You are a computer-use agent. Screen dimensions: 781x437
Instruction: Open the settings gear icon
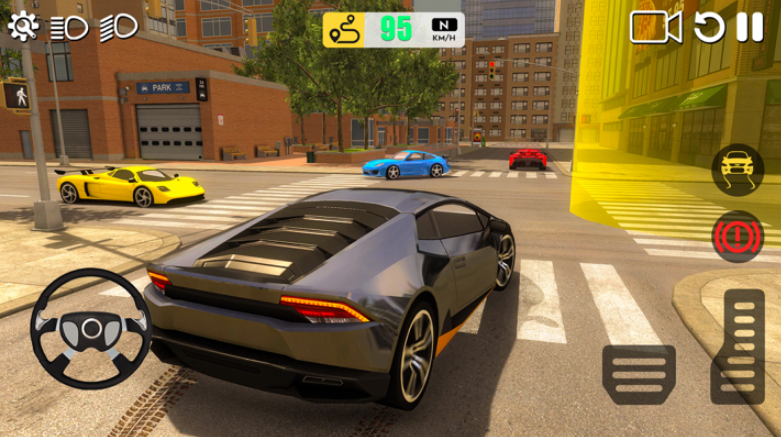coord(22,26)
